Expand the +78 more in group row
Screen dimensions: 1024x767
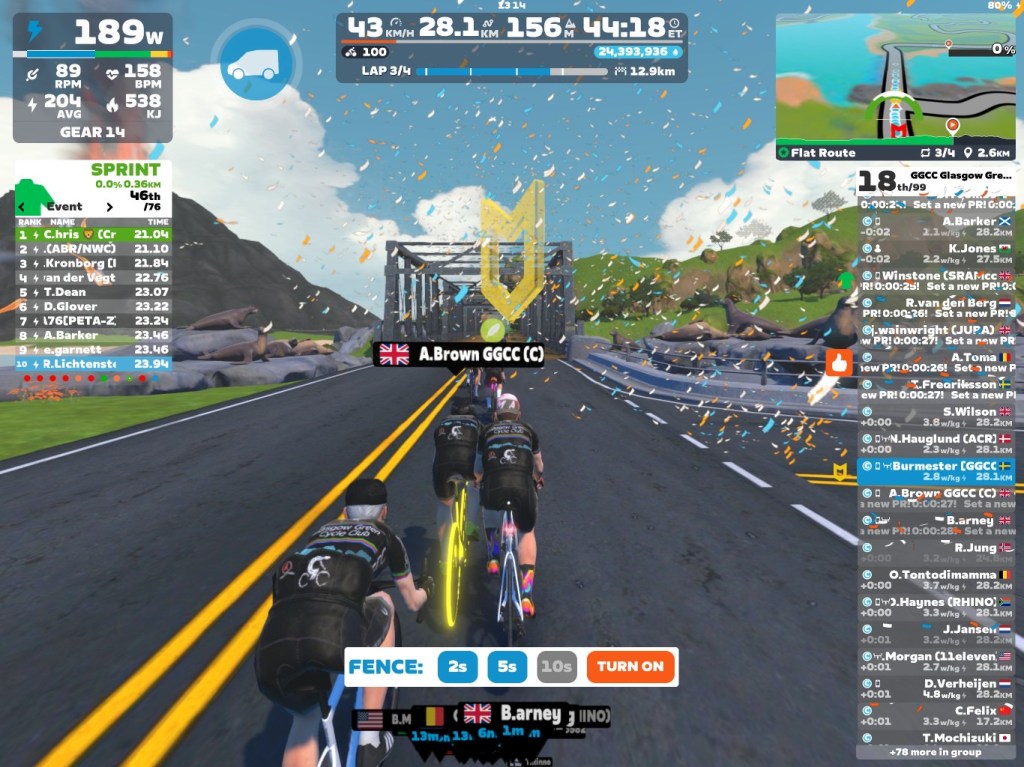pos(934,752)
